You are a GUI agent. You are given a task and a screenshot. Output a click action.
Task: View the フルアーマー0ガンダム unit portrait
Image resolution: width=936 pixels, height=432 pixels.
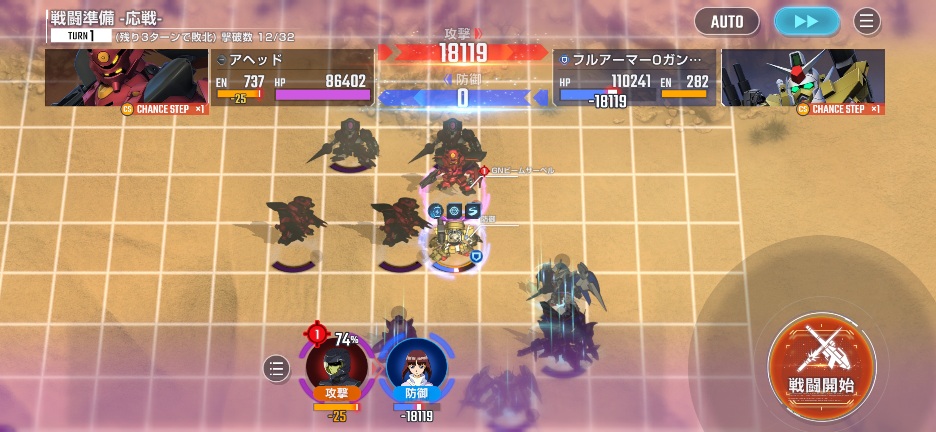pos(802,78)
